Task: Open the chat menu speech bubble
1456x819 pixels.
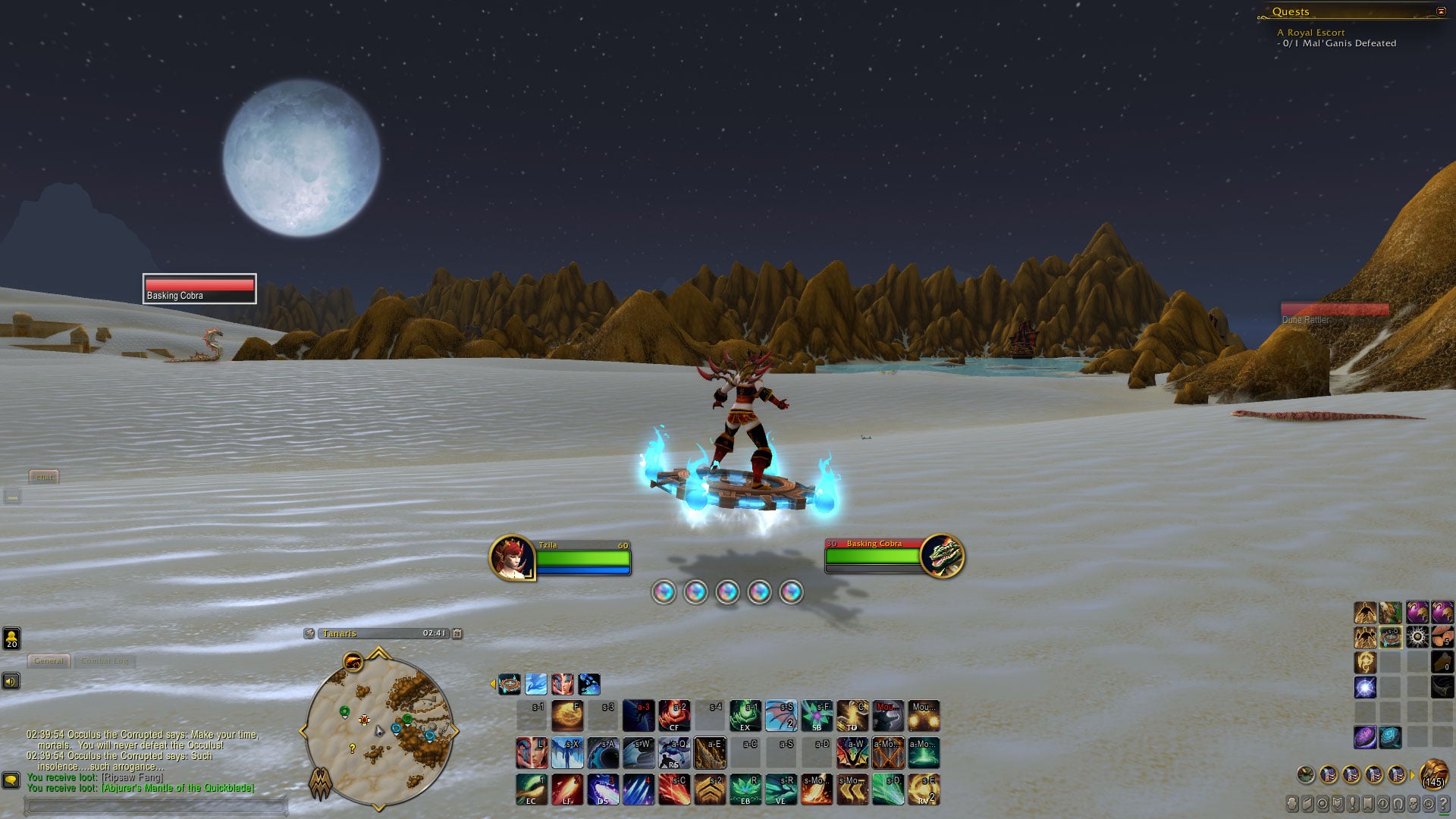Action: pos(11,780)
